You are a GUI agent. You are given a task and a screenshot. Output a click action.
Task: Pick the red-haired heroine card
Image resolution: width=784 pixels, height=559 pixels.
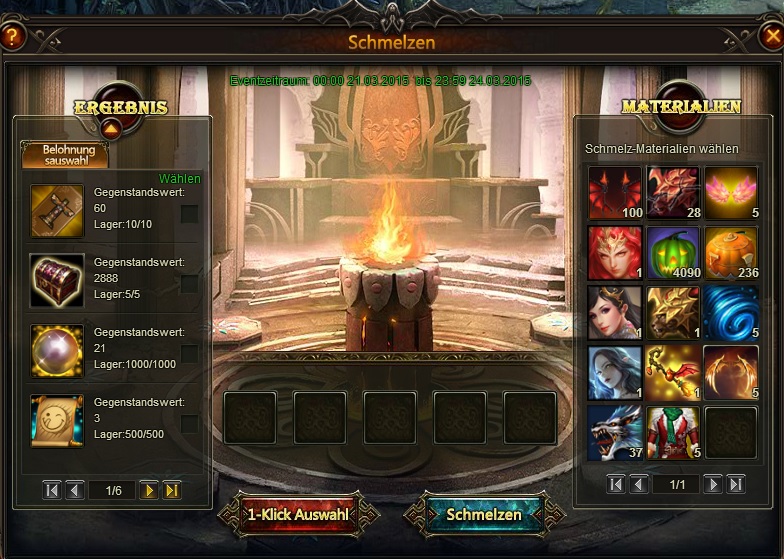point(614,252)
